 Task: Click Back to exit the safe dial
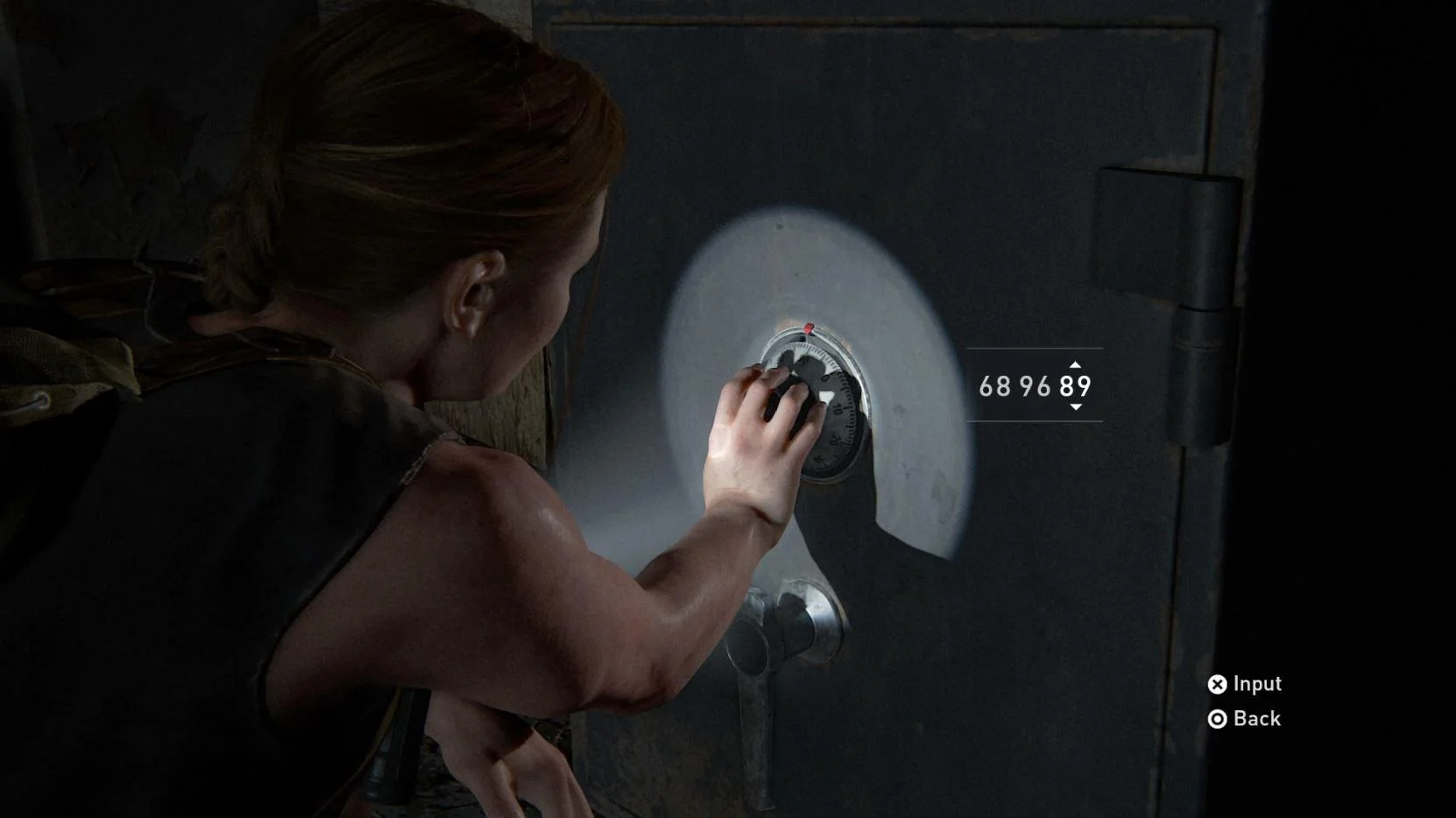point(1256,719)
